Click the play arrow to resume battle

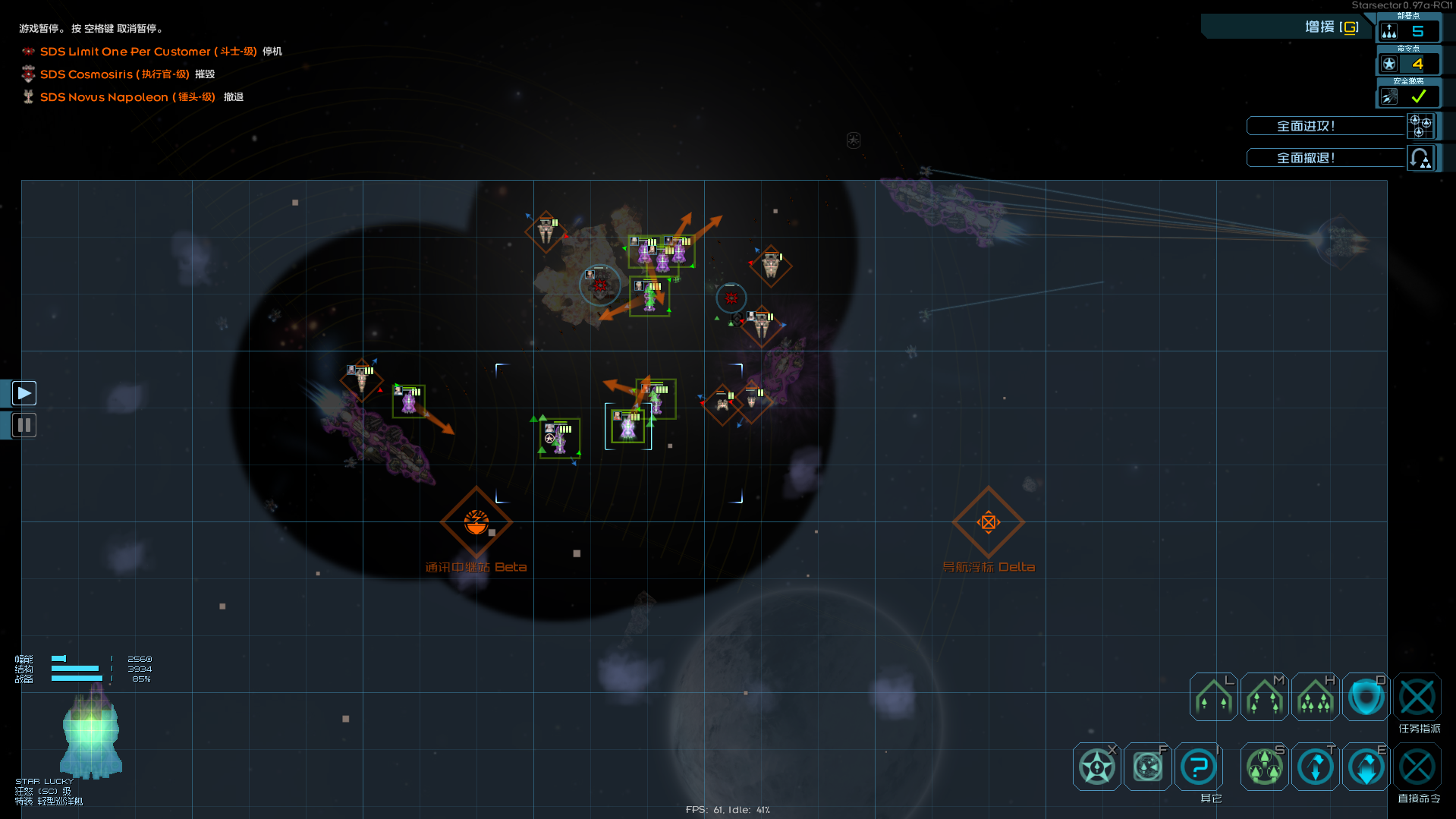pyautogui.click(x=24, y=392)
